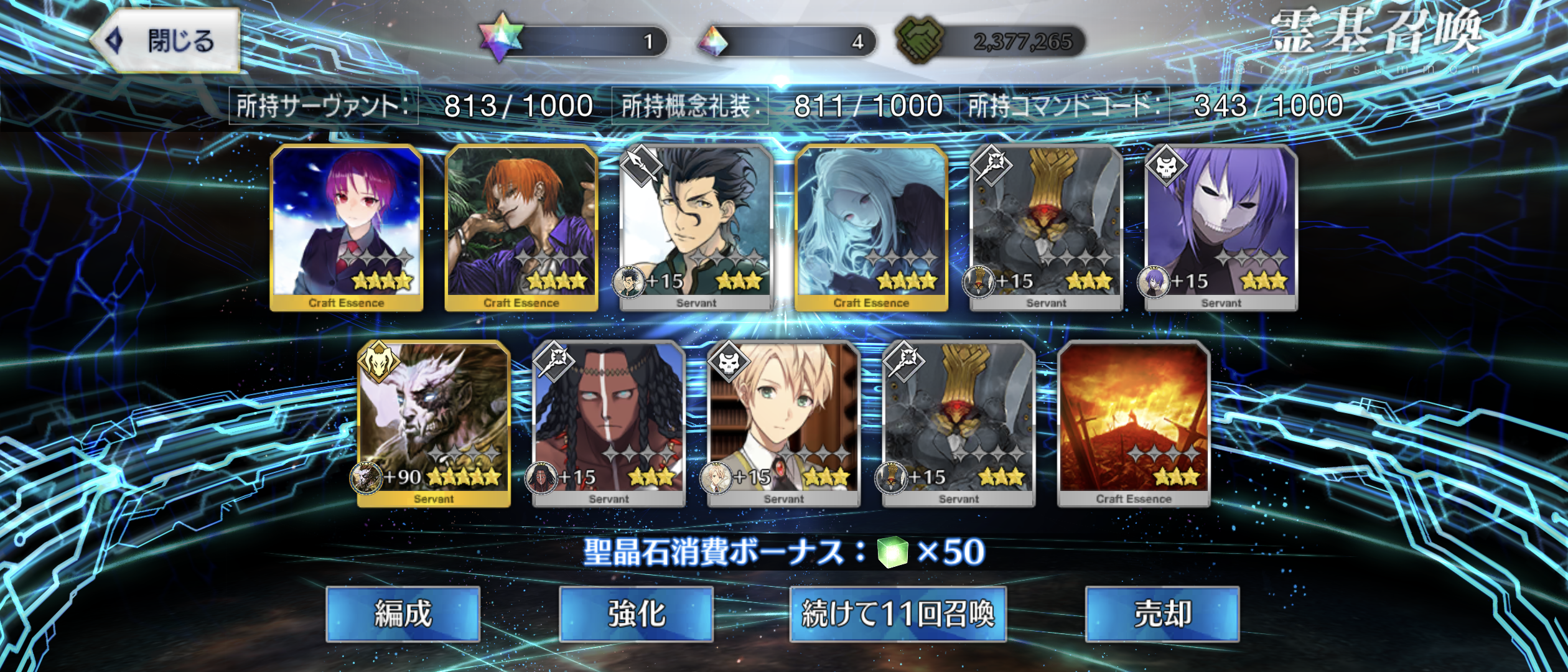
Task: Choose the dark-haired Lancer servant card
Action: point(696,227)
